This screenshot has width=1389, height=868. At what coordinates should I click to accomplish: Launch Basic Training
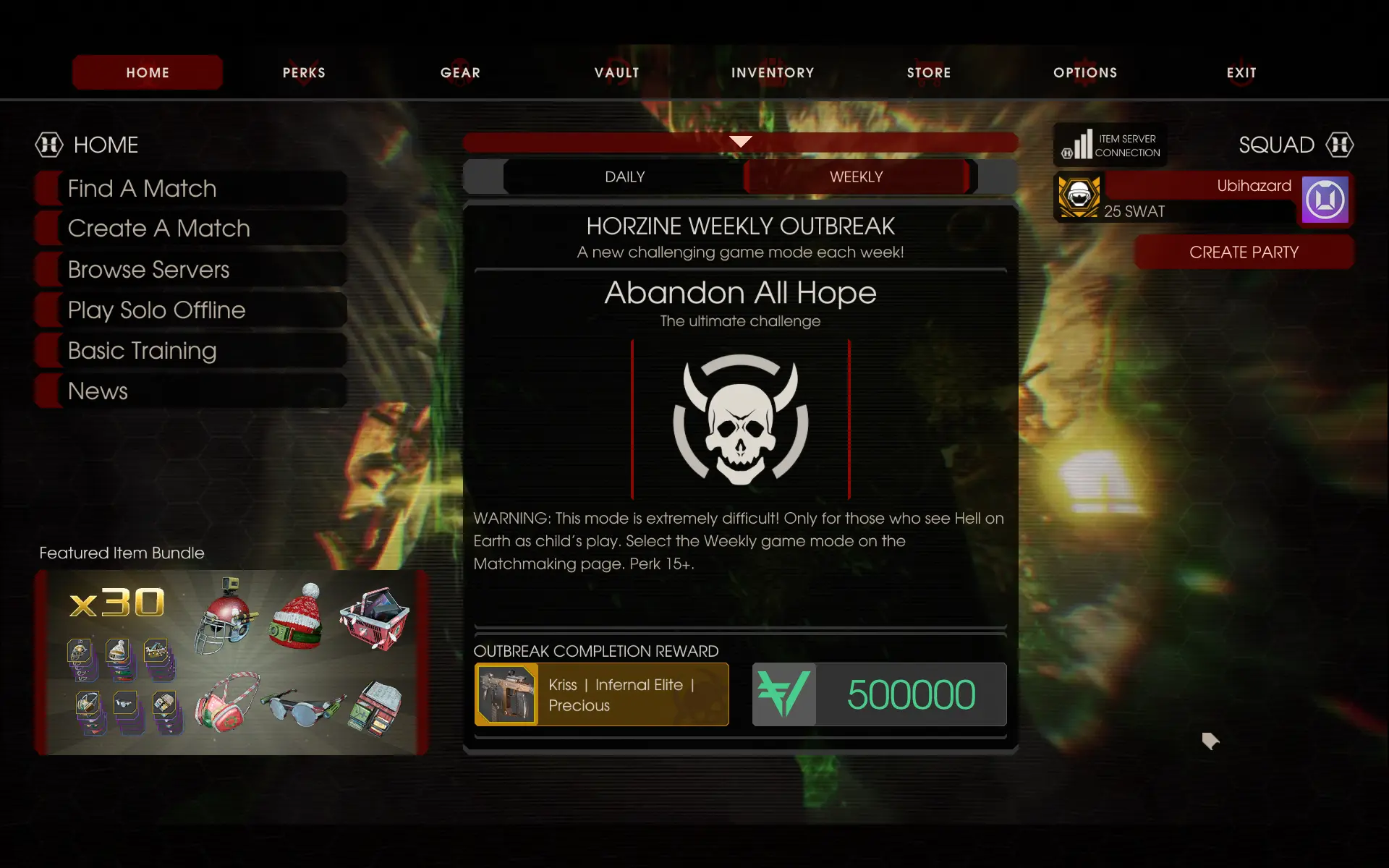(192, 351)
